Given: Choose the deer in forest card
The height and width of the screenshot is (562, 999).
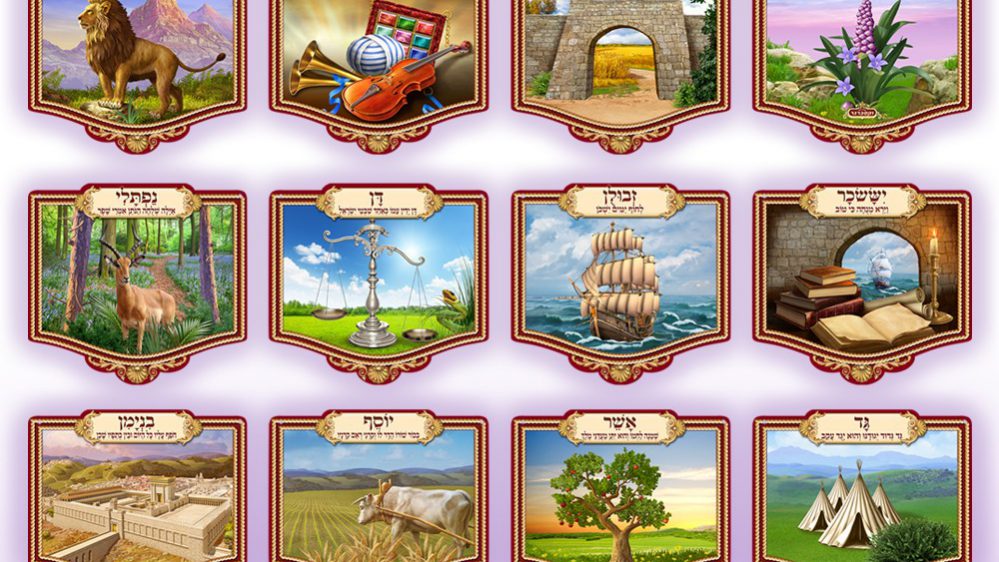Looking at the screenshot, I should pos(137,279).
